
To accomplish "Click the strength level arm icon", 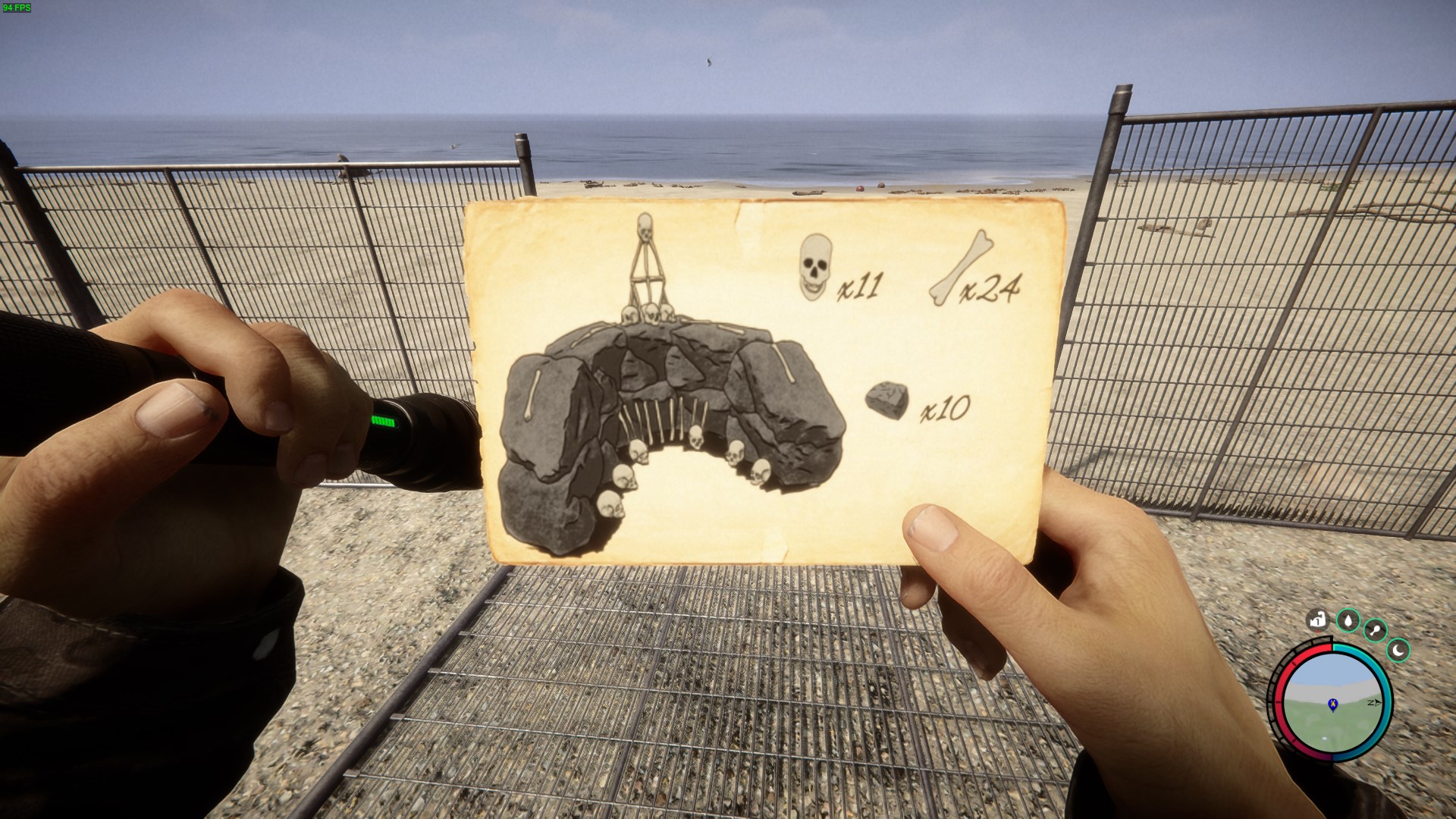I will point(1318,620).
